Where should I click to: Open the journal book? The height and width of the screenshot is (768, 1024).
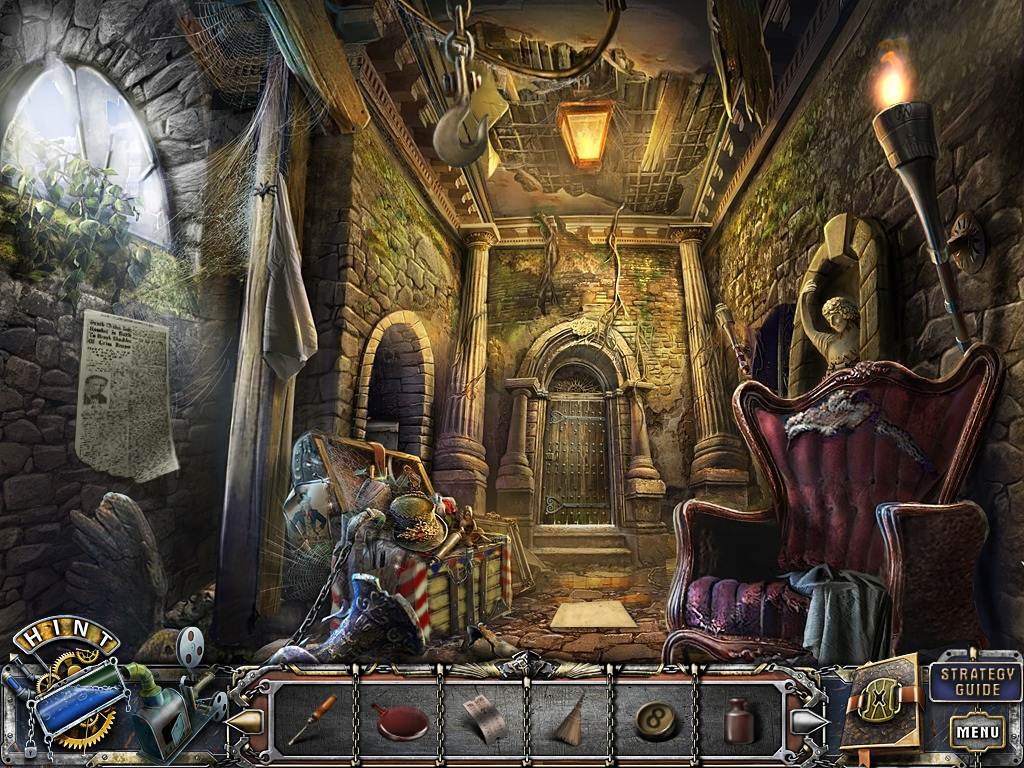pos(880,702)
